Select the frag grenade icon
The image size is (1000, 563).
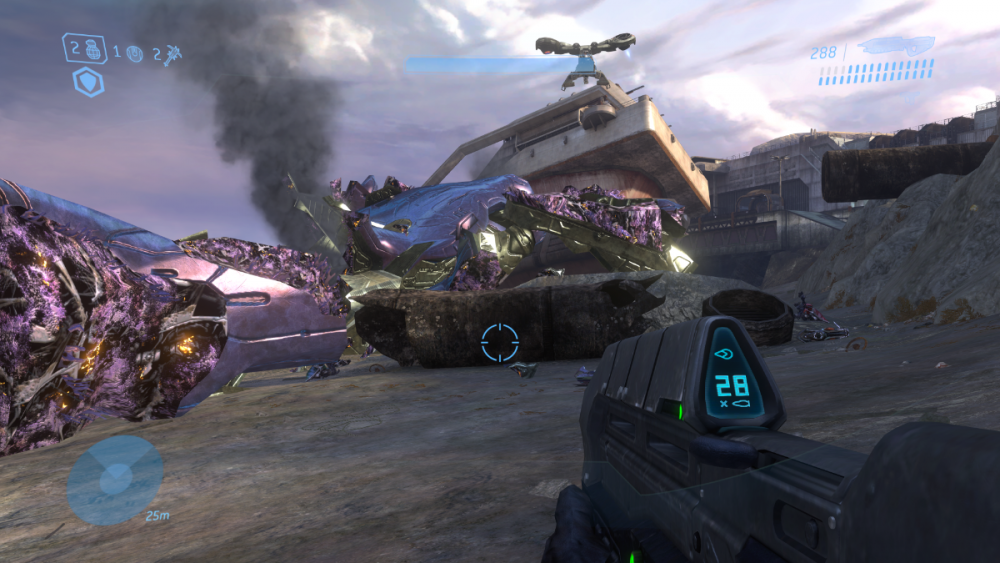pos(92,48)
